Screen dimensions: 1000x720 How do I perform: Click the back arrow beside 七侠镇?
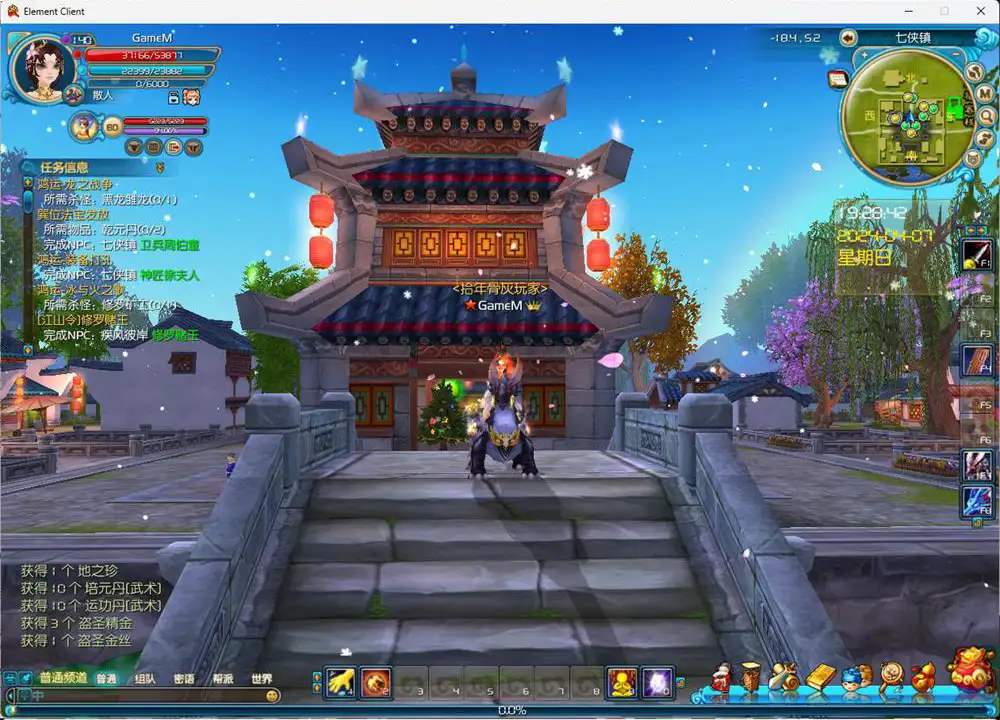[848, 38]
